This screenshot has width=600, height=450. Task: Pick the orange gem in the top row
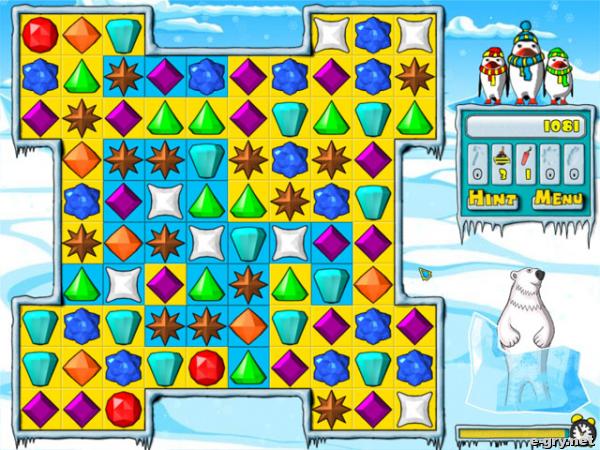(82, 35)
